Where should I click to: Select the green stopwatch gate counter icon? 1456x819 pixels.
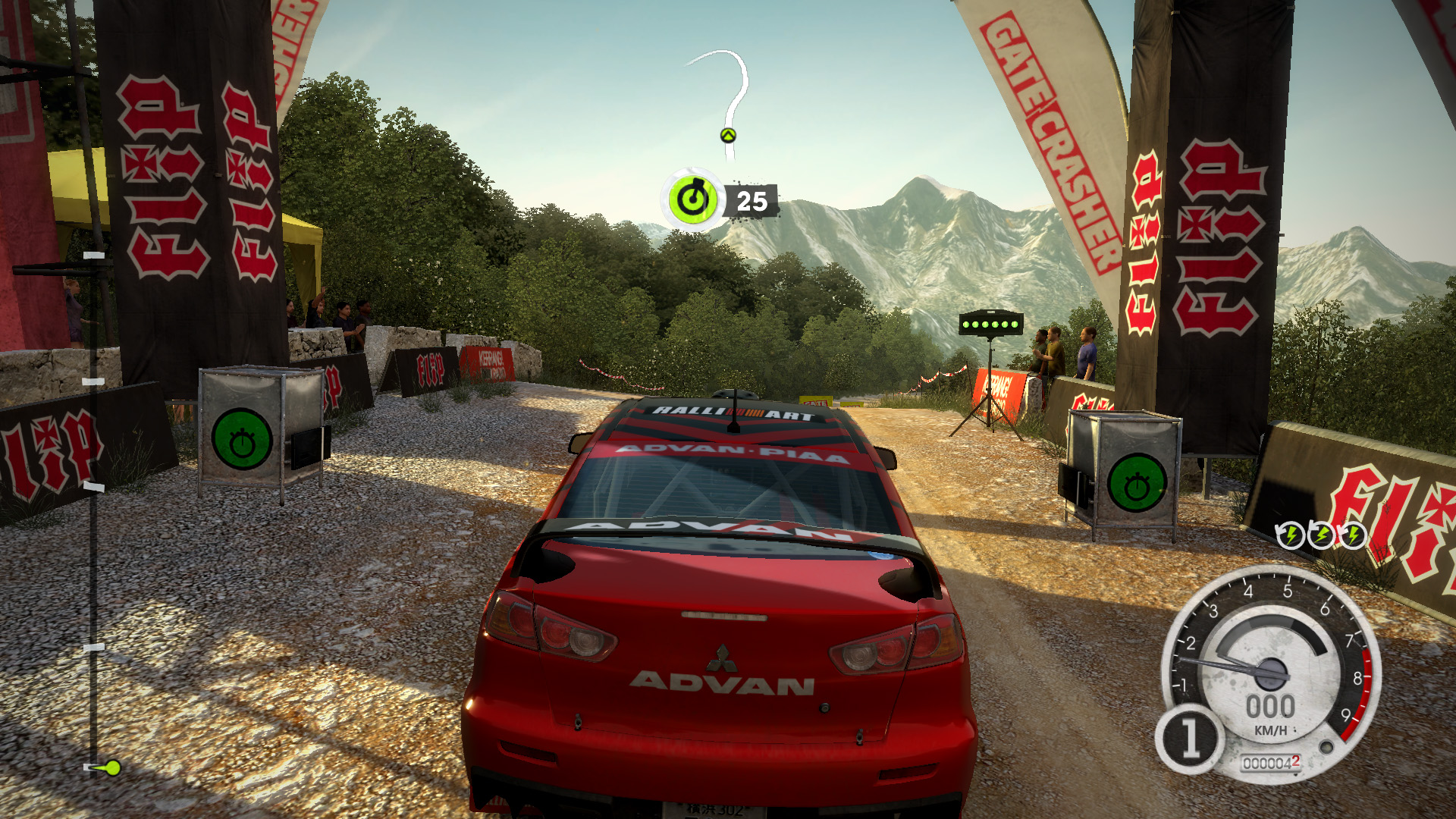click(692, 200)
